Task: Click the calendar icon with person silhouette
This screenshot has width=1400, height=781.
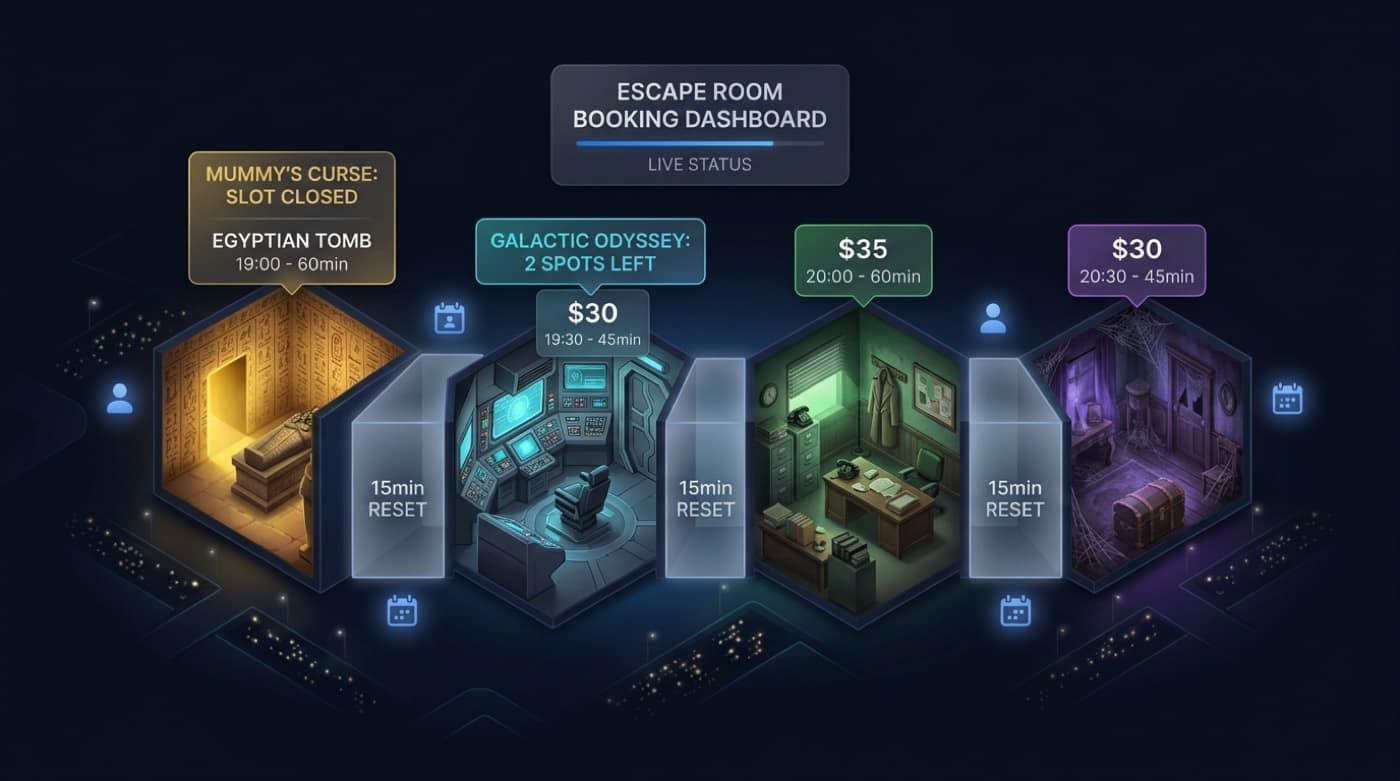Action: pos(450,319)
